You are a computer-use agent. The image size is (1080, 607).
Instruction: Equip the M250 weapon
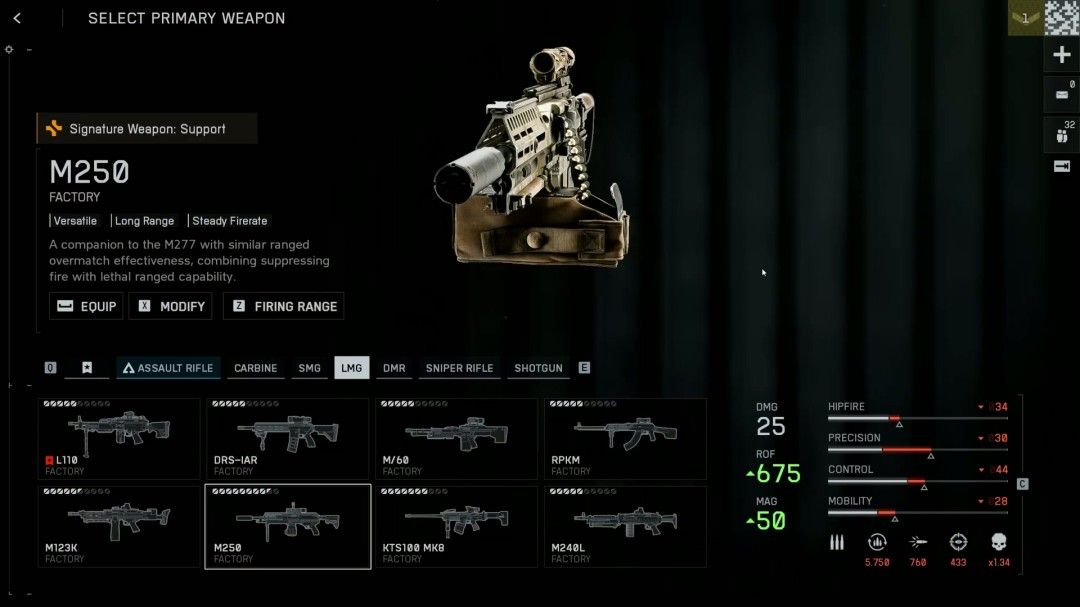click(x=86, y=306)
